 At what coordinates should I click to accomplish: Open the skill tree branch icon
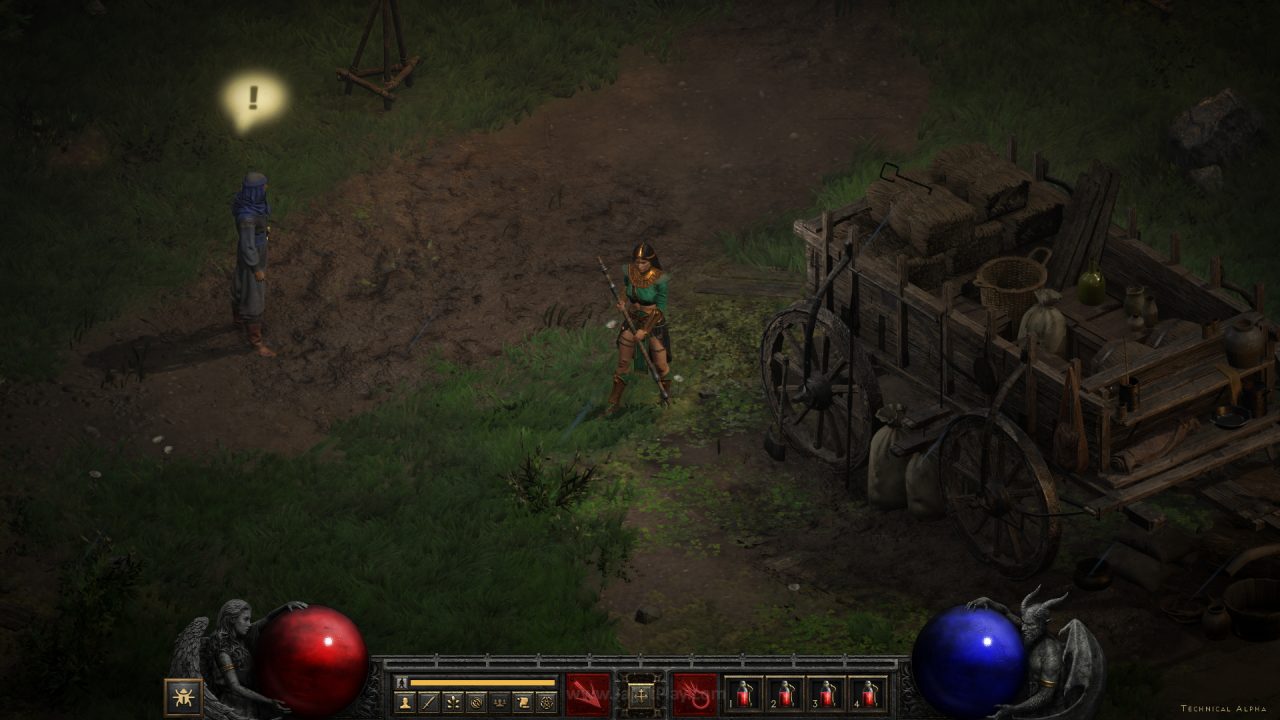click(453, 702)
